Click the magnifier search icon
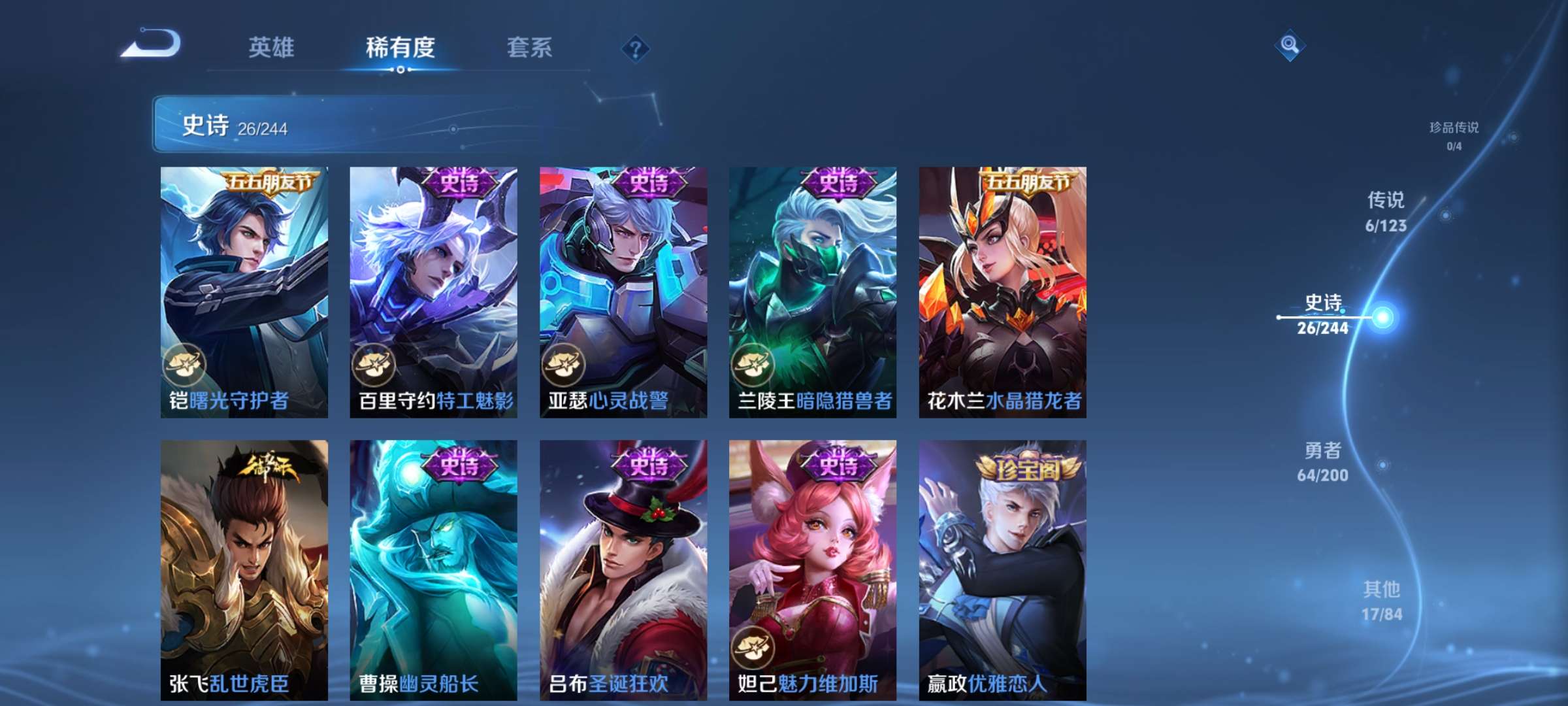The width and height of the screenshot is (1568, 706). (x=1289, y=44)
